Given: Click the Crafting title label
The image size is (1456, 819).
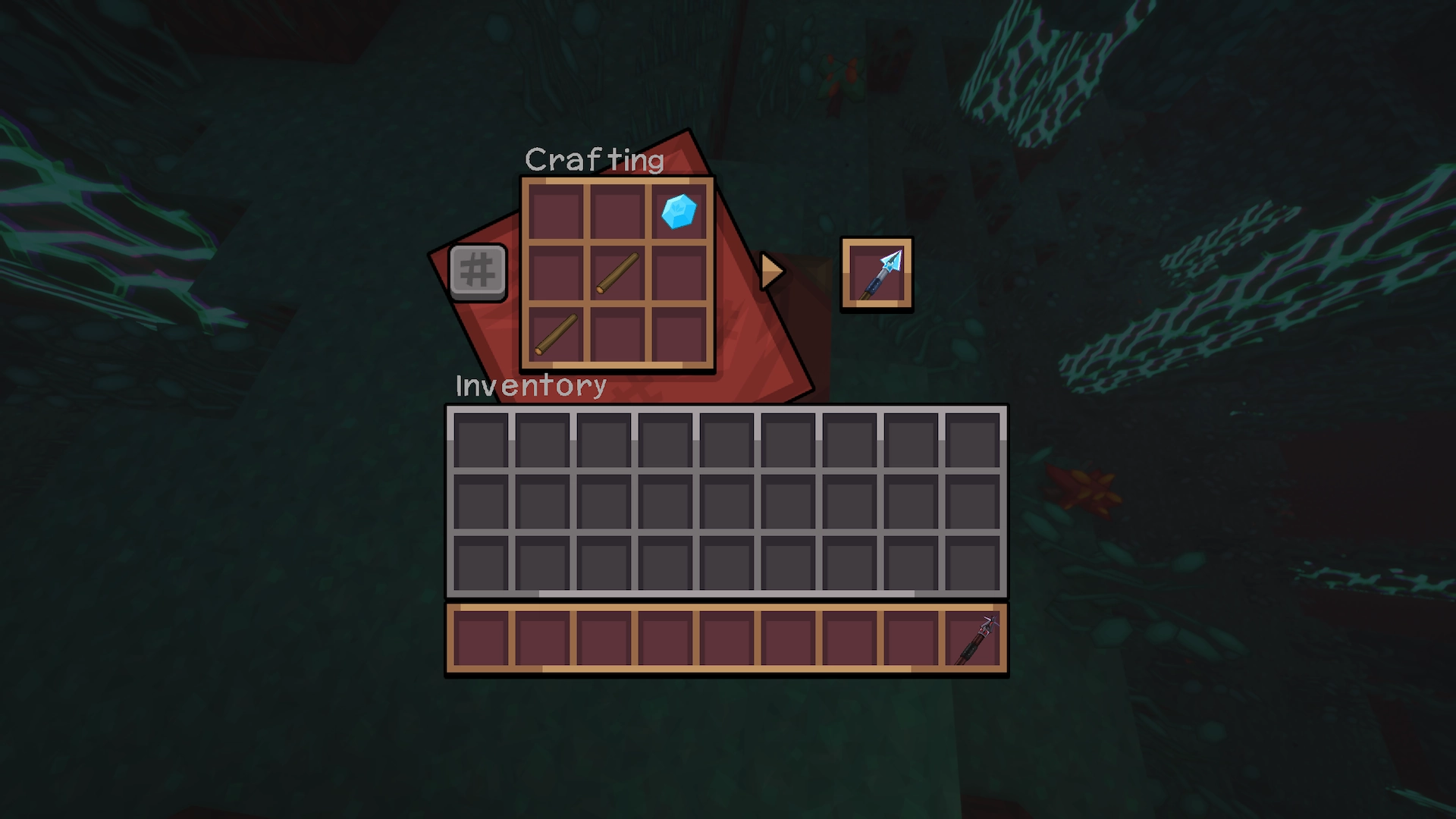Looking at the screenshot, I should click(595, 159).
